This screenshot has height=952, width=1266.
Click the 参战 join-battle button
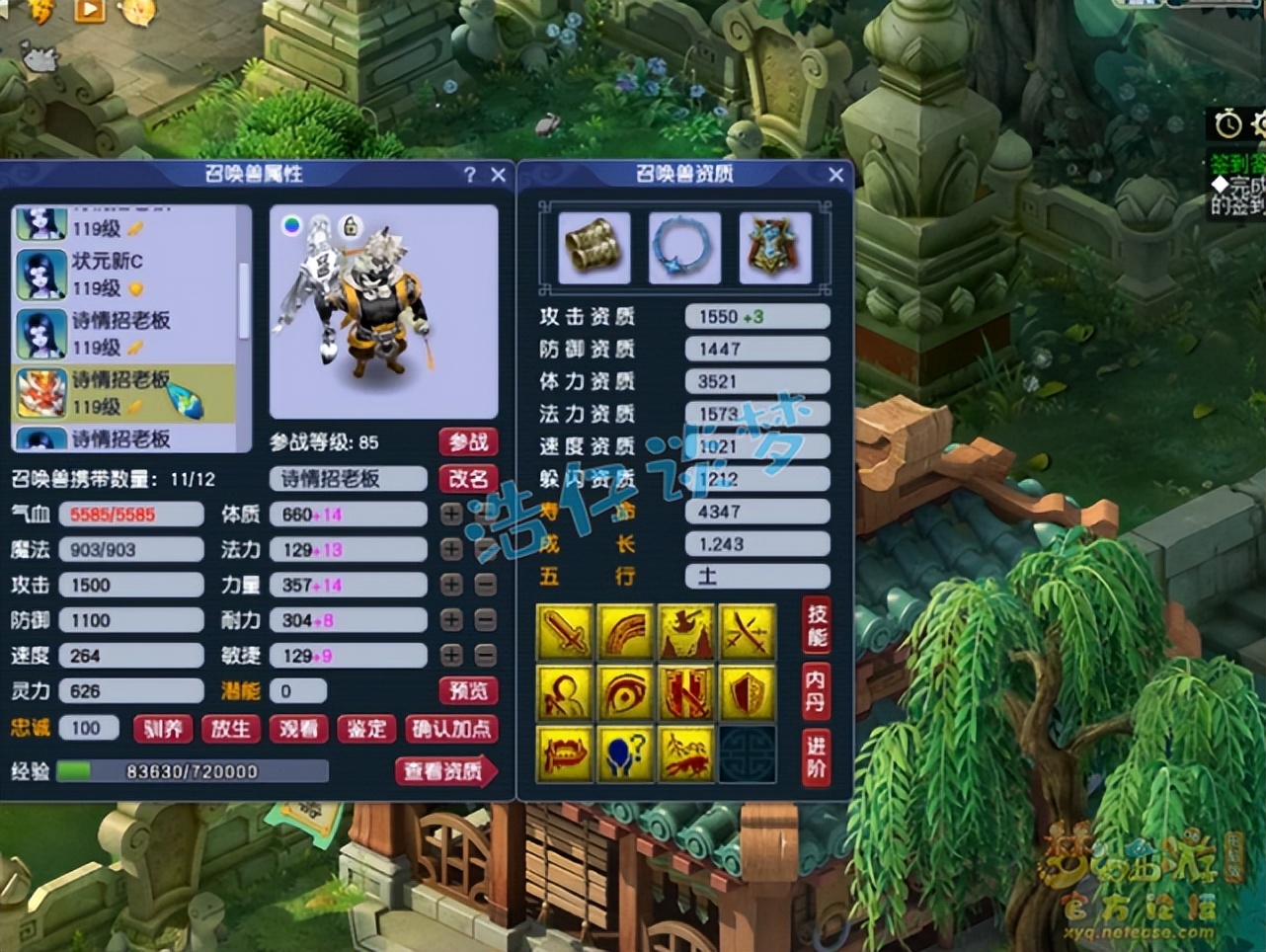(469, 442)
